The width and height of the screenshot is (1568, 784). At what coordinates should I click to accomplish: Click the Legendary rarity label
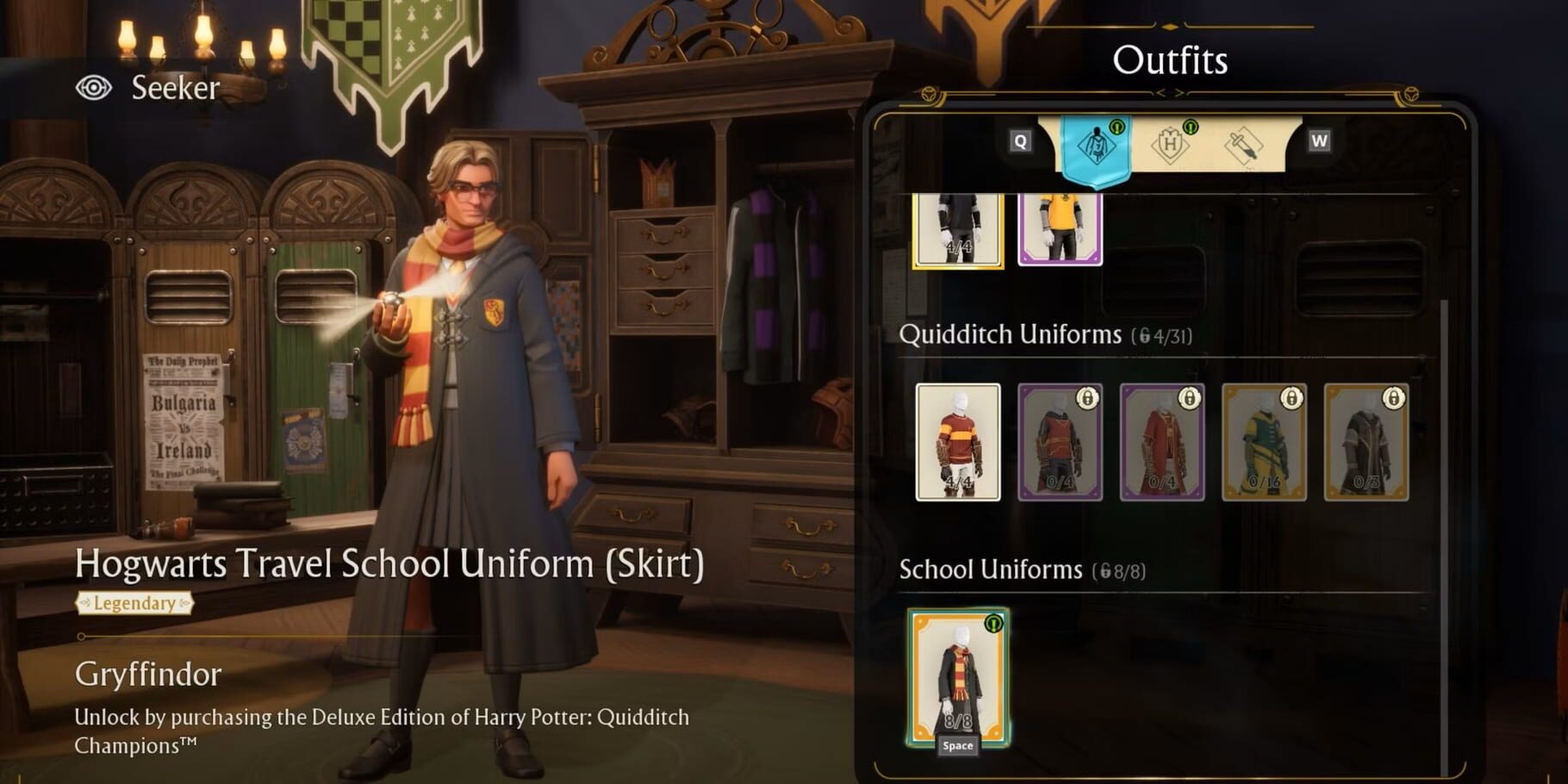point(134,604)
